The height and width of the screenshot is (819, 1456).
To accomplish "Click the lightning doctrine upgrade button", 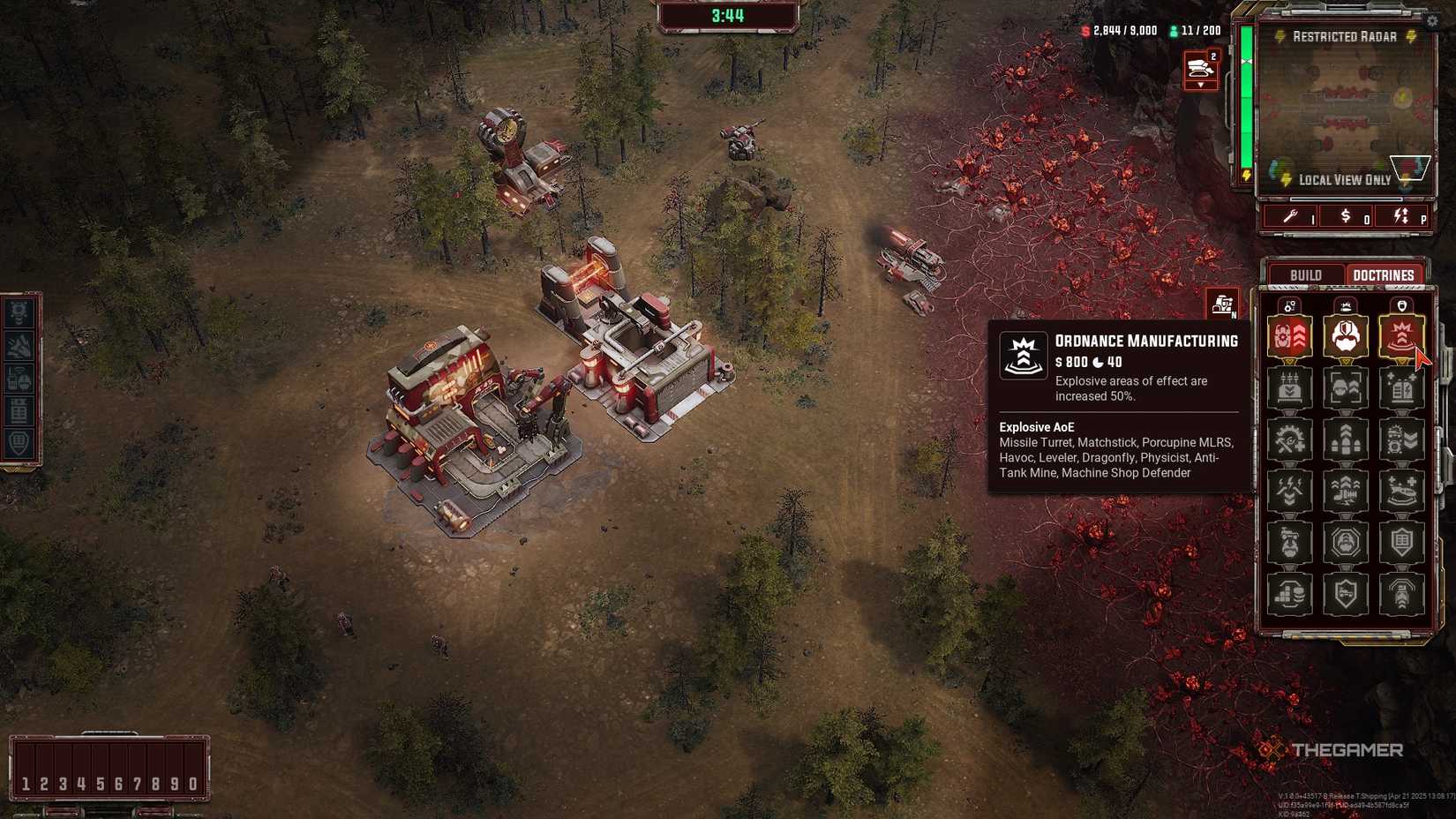I will tap(1290, 488).
